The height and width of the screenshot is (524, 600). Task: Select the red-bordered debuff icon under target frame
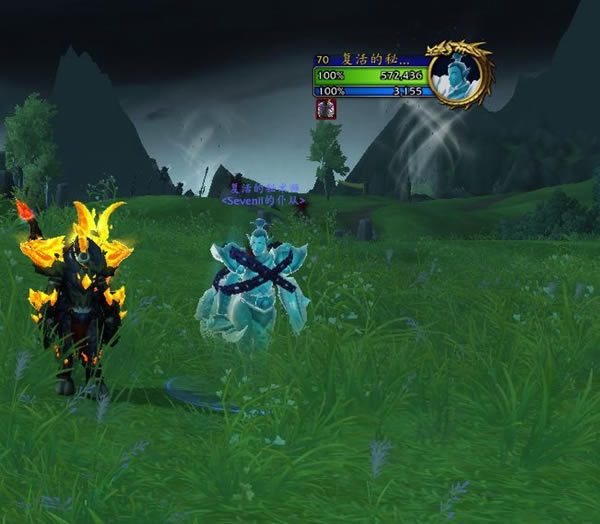pos(324,109)
